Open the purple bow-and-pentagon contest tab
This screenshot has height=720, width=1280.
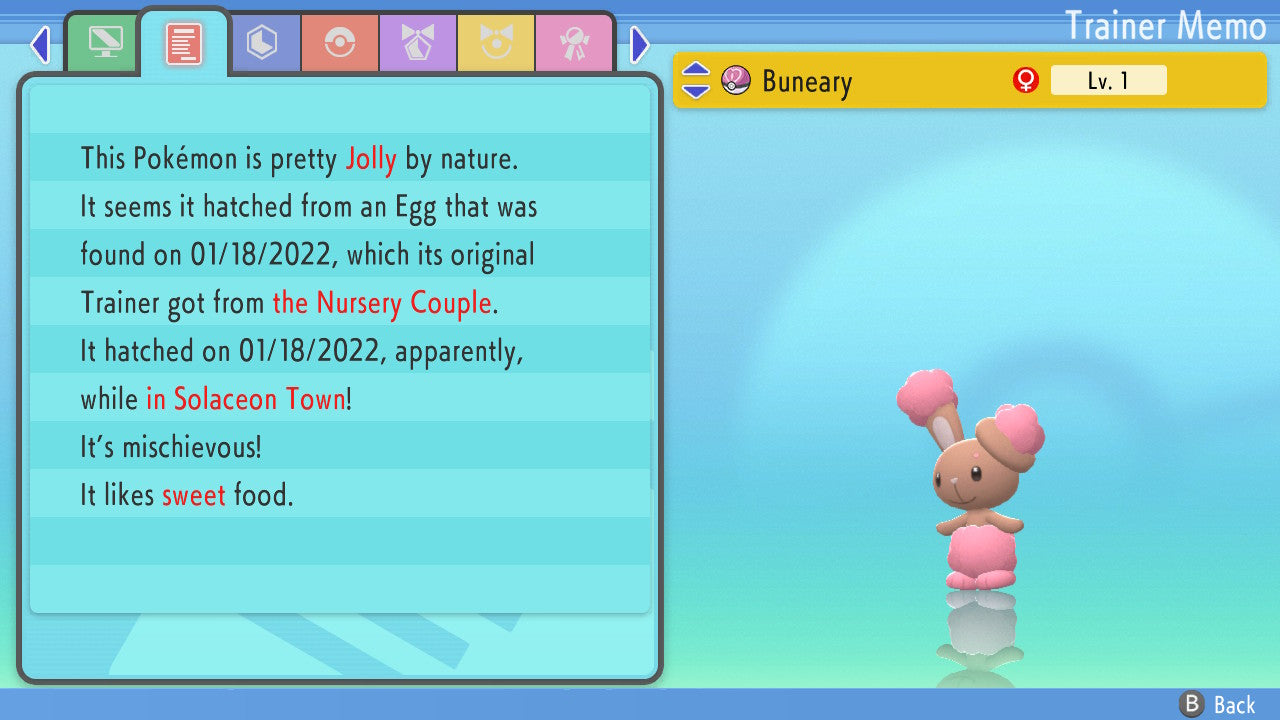point(418,44)
